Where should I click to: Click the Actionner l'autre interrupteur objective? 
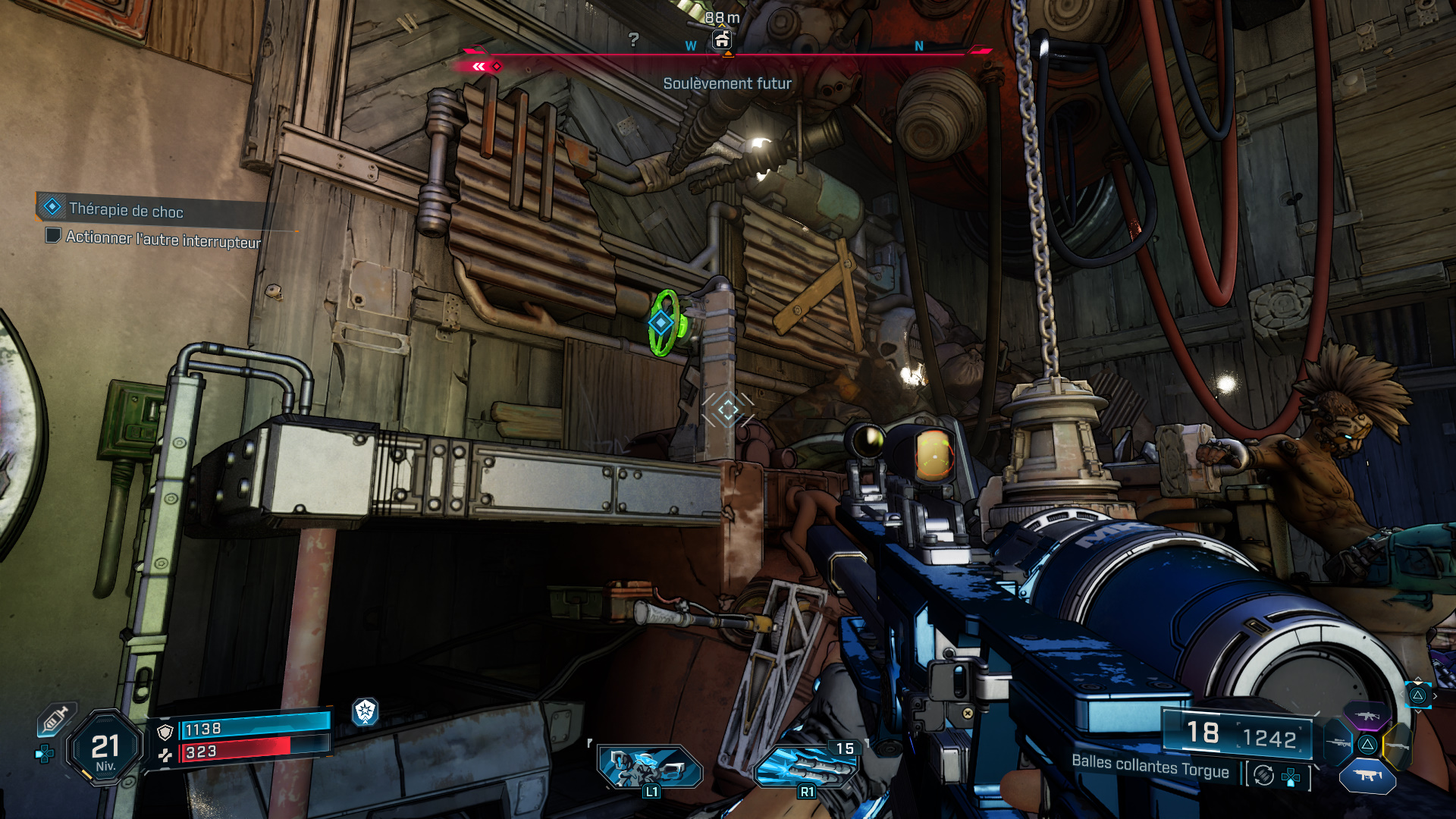point(162,239)
